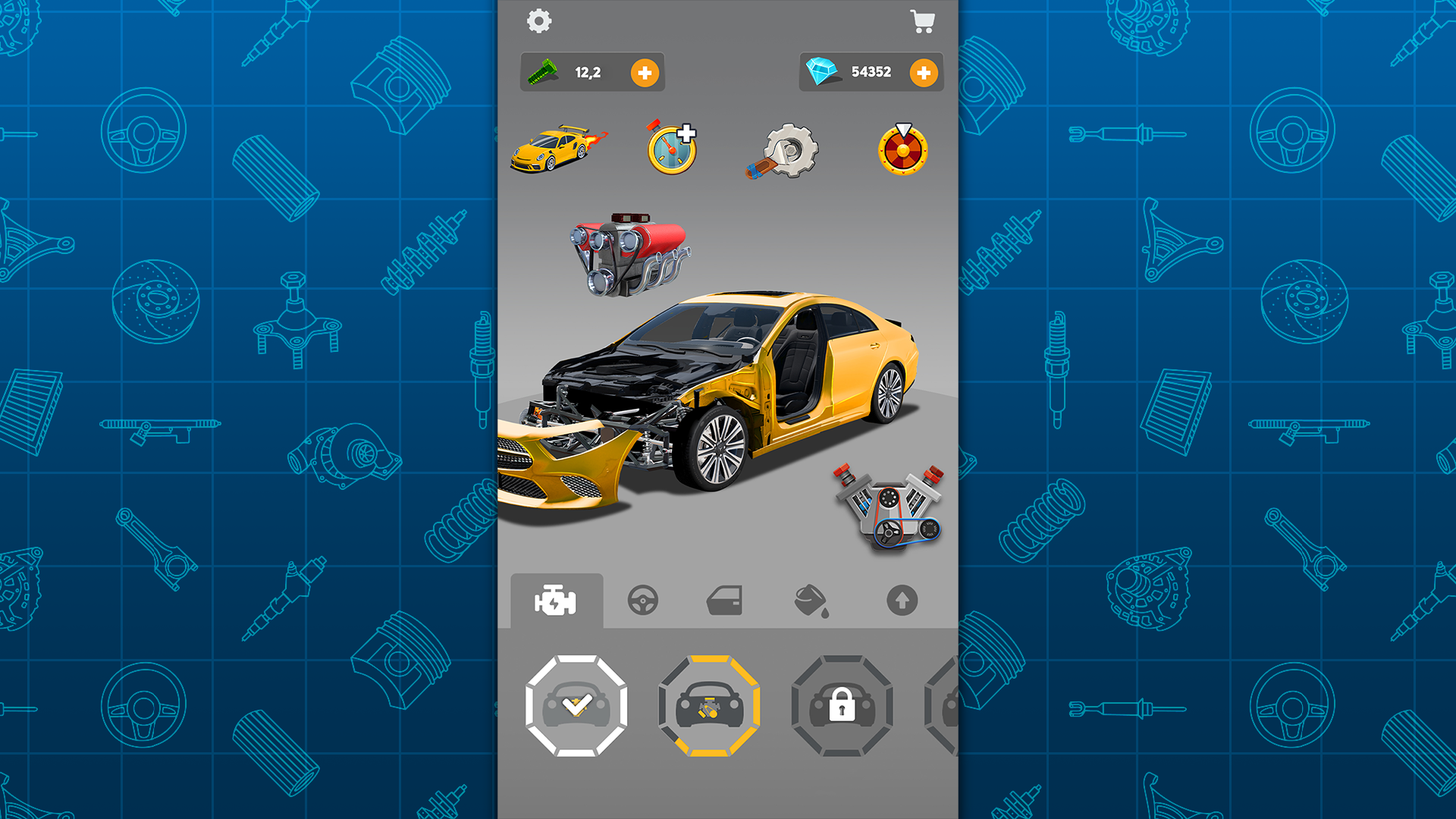Add more bolts with the plus button
1456x819 pixels.
(644, 72)
